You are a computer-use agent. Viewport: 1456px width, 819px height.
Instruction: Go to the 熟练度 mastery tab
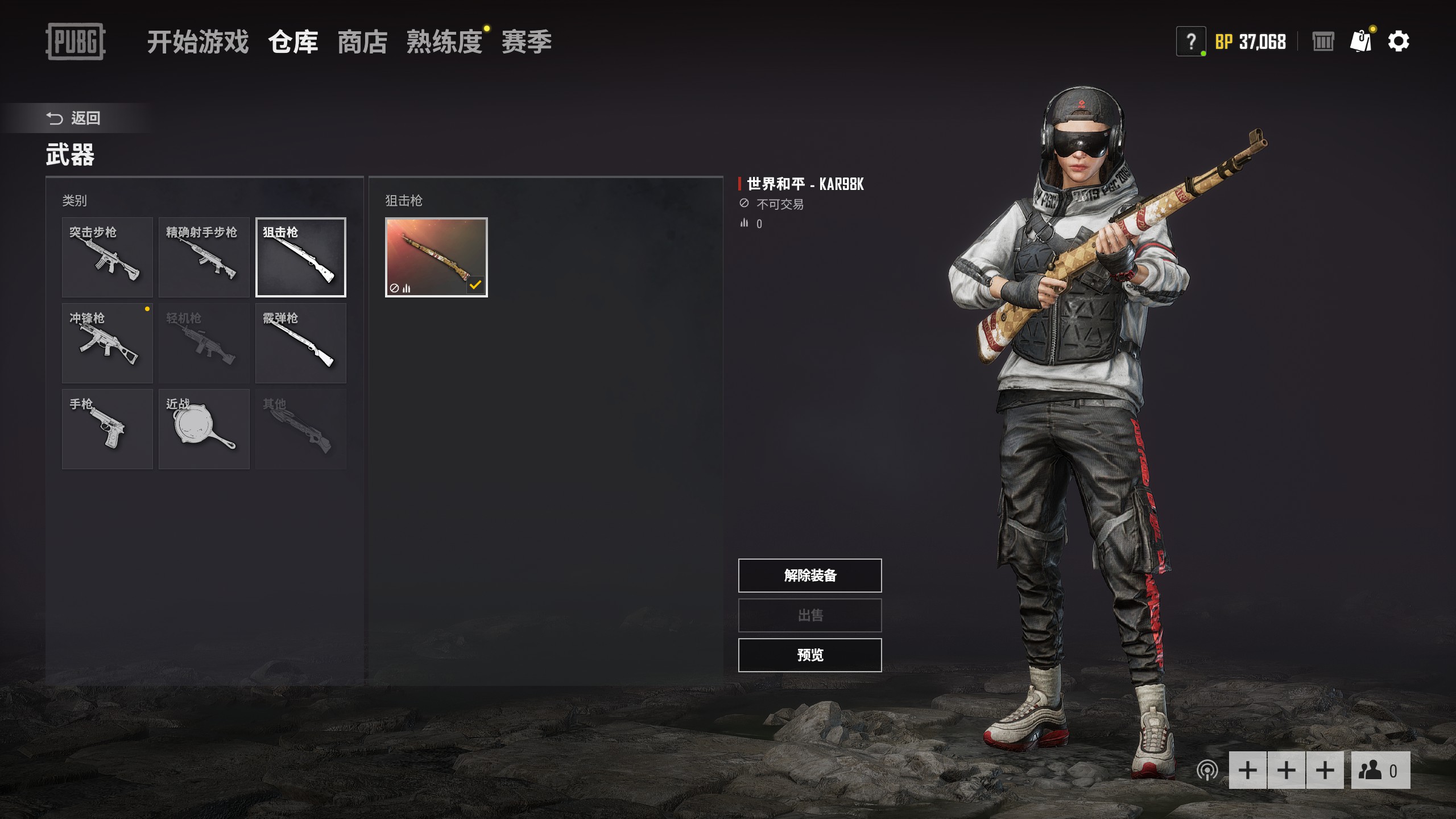click(444, 42)
